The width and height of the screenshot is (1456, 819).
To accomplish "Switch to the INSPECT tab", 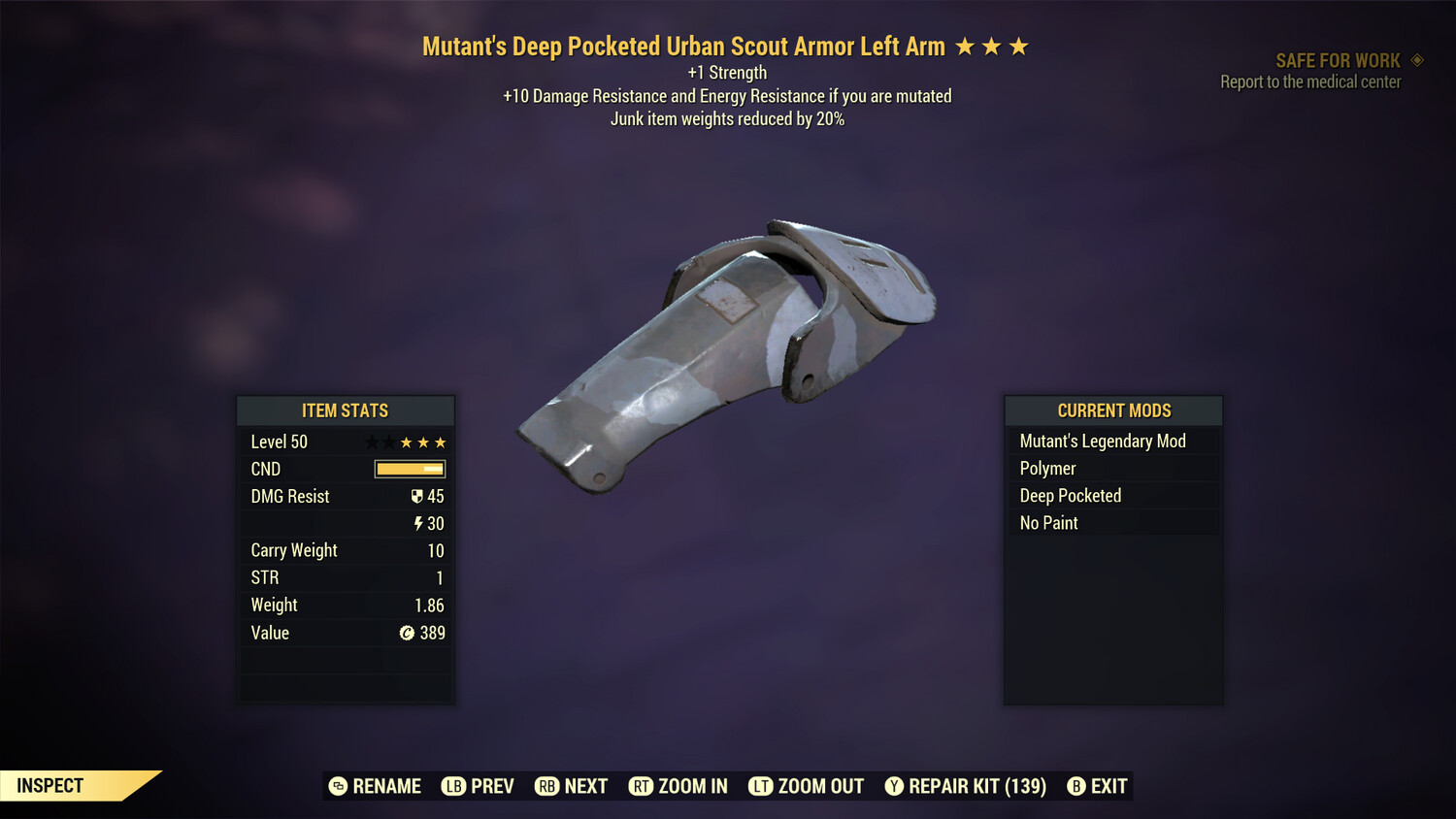I will tap(50, 785).
